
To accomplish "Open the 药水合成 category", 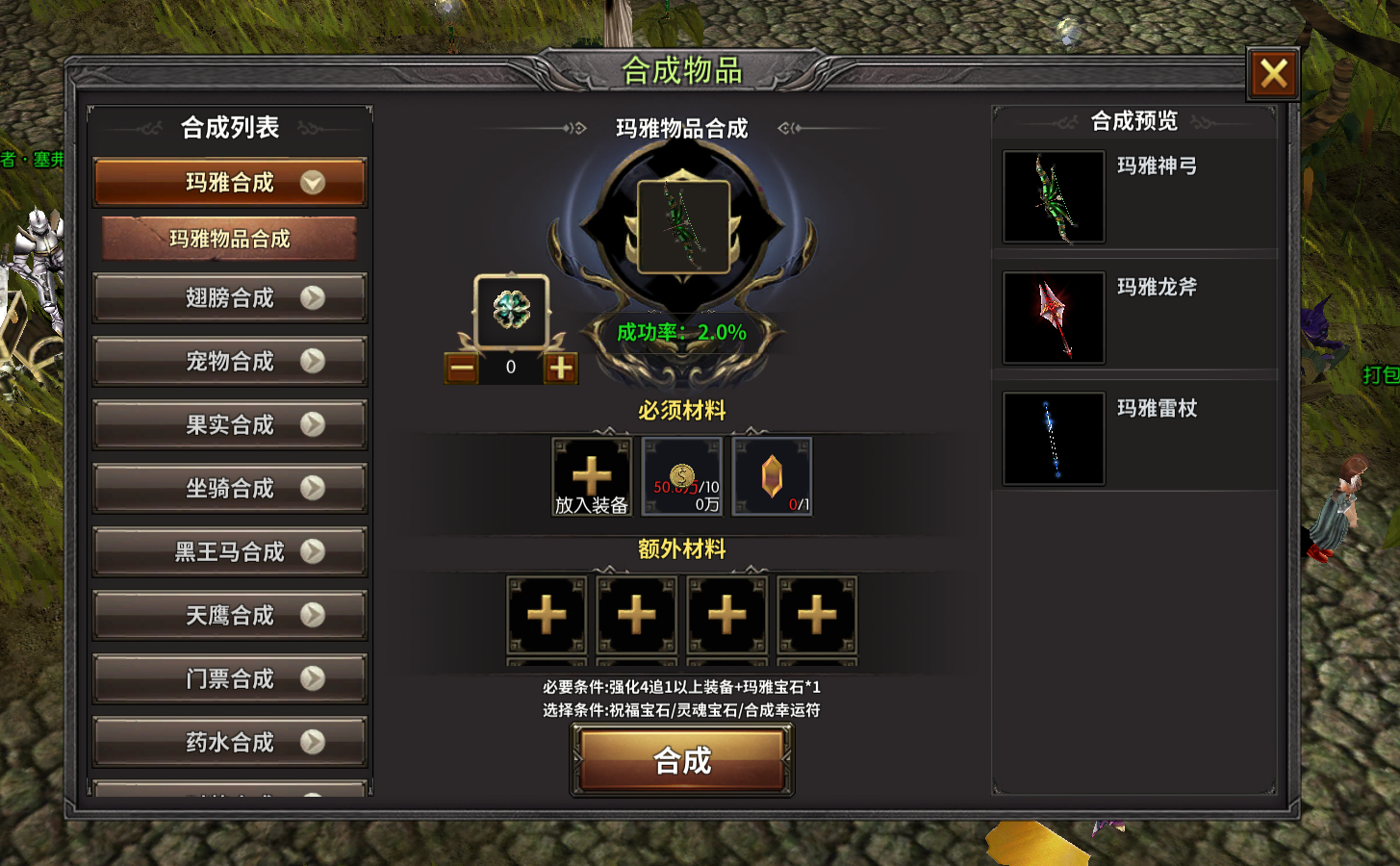I will (x=230, y=743).
